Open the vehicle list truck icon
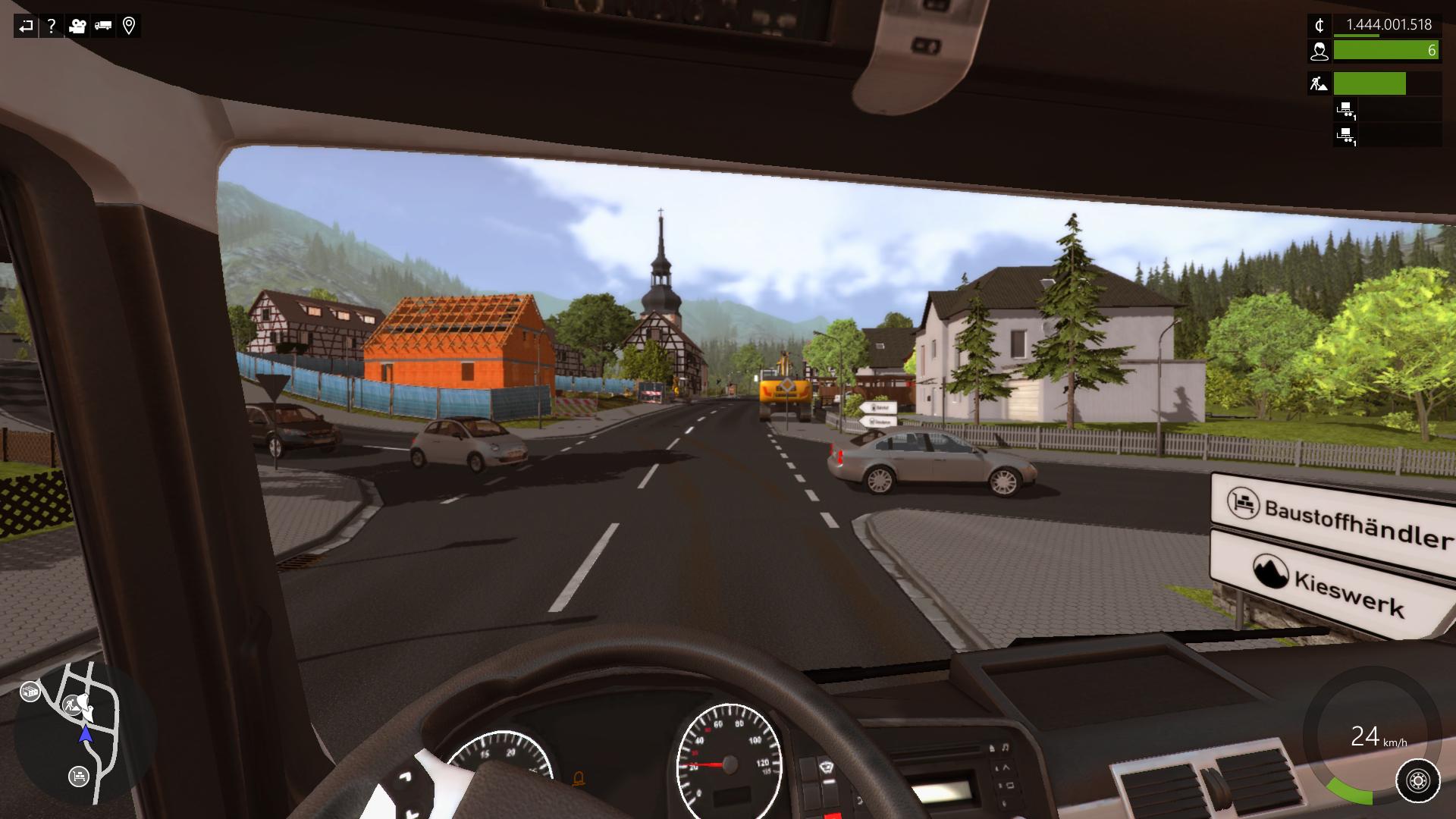1456x819 pixels. 103,27
